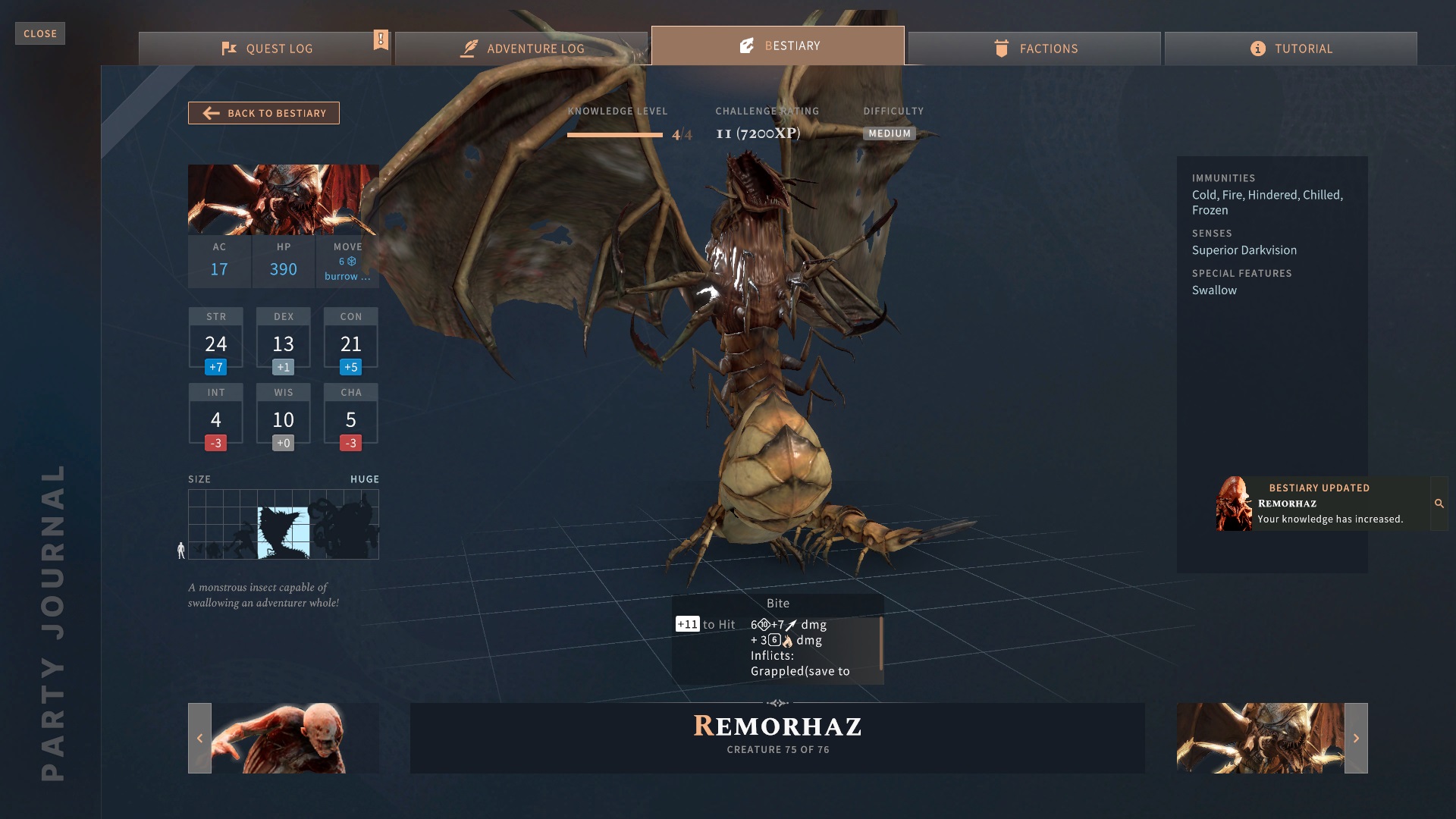
Task: Inspect the Remorhaz bestiary update notification
Action: click(1439, 504)
